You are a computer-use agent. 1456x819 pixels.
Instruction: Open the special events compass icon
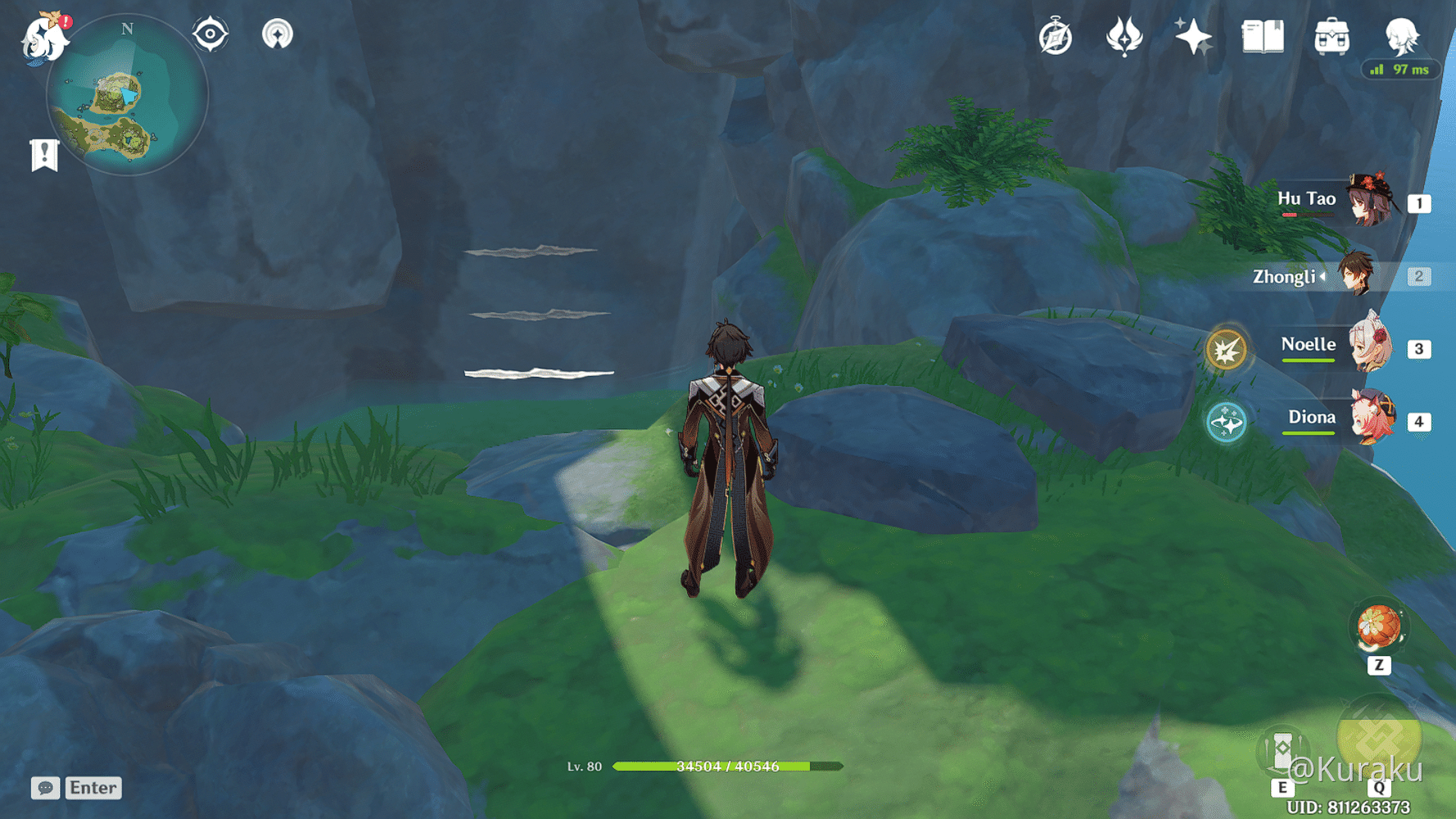[x=1055, y=36]
